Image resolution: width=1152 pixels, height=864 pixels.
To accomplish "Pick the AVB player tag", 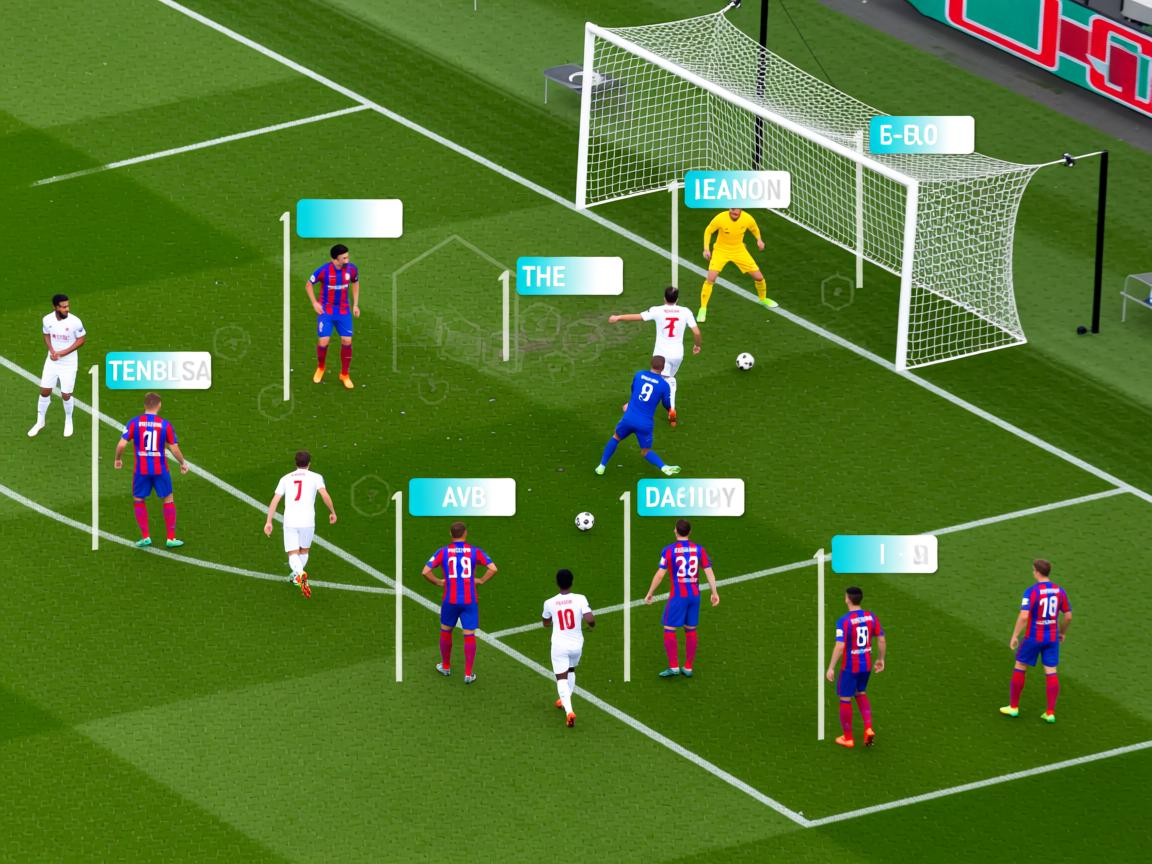I will pyautogui.click(x=462, y=497).
